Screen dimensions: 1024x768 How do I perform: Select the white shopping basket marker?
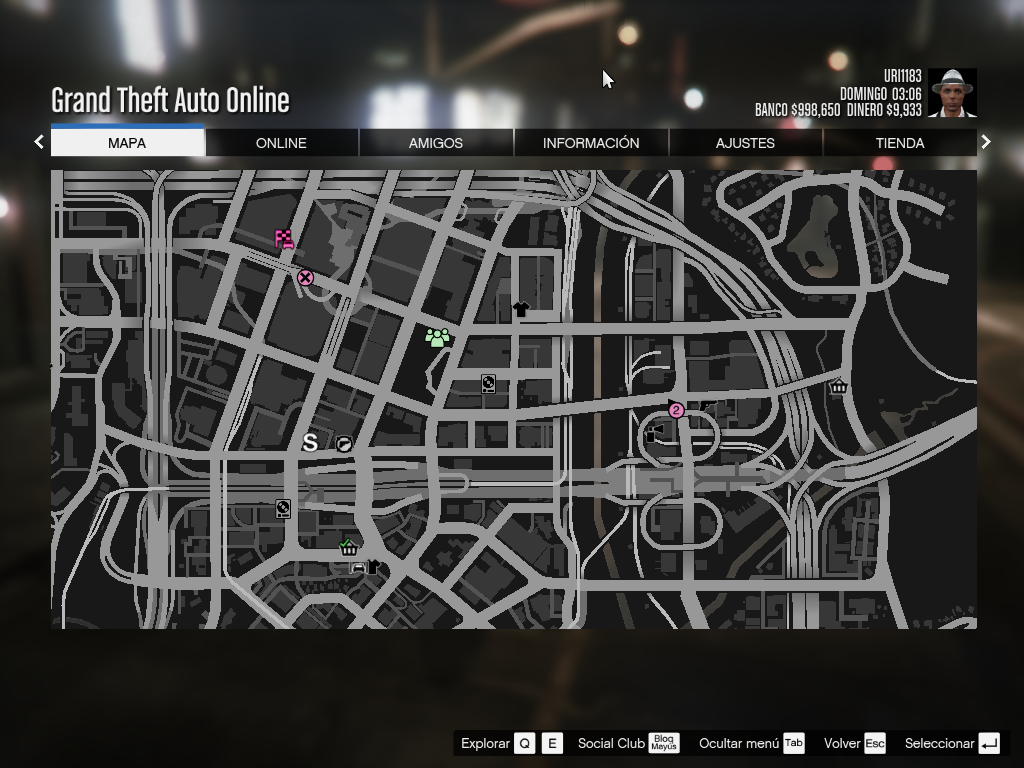pyautogui.click(x=838, y=387)
